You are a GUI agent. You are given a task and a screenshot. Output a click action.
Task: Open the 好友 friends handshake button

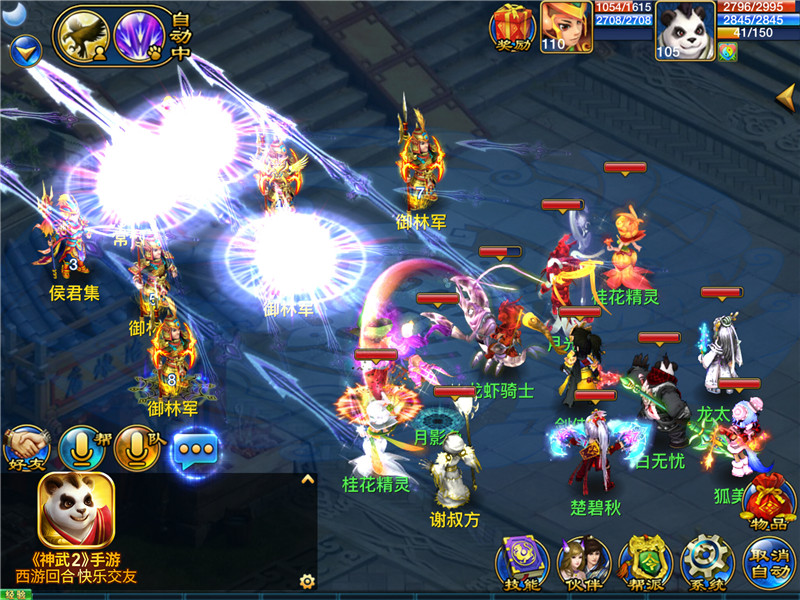pos(26,449)
